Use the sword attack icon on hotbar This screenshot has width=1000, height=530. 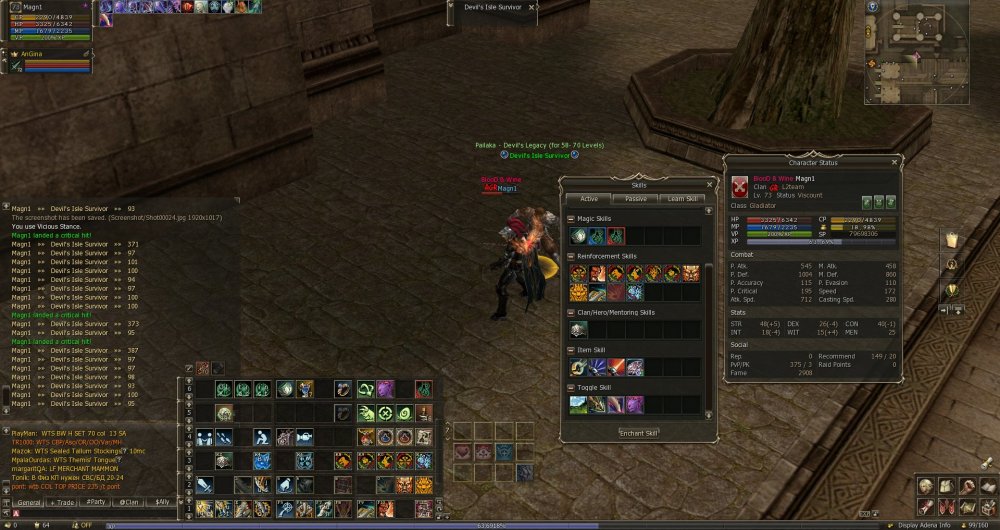click(x=203, y=484)
